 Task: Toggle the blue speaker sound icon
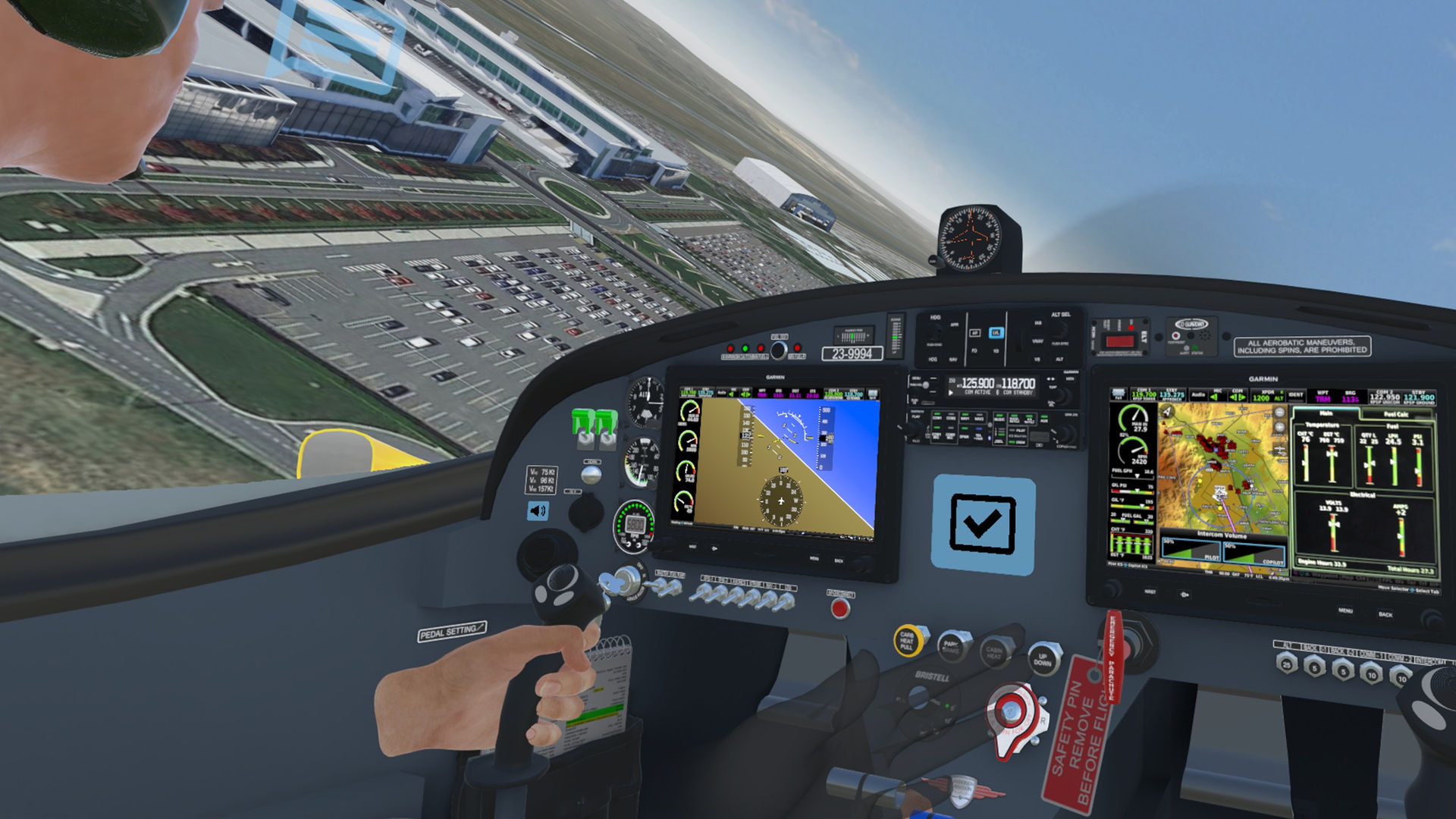538,510
